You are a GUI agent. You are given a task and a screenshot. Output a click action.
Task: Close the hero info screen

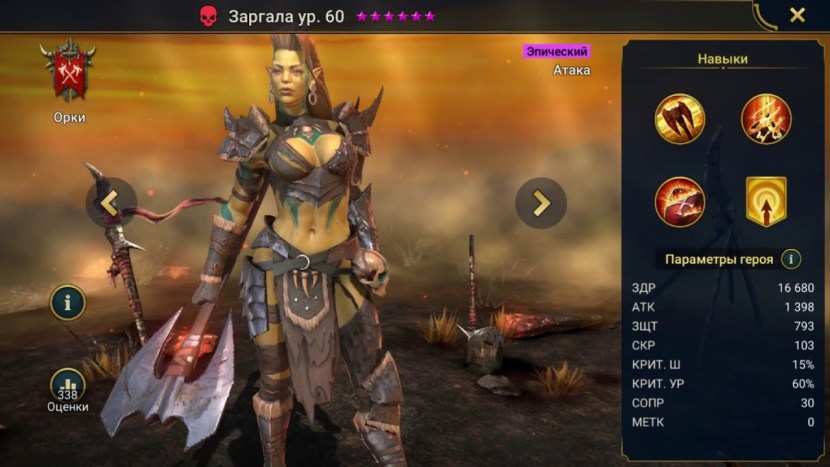[x=797, y=15]
